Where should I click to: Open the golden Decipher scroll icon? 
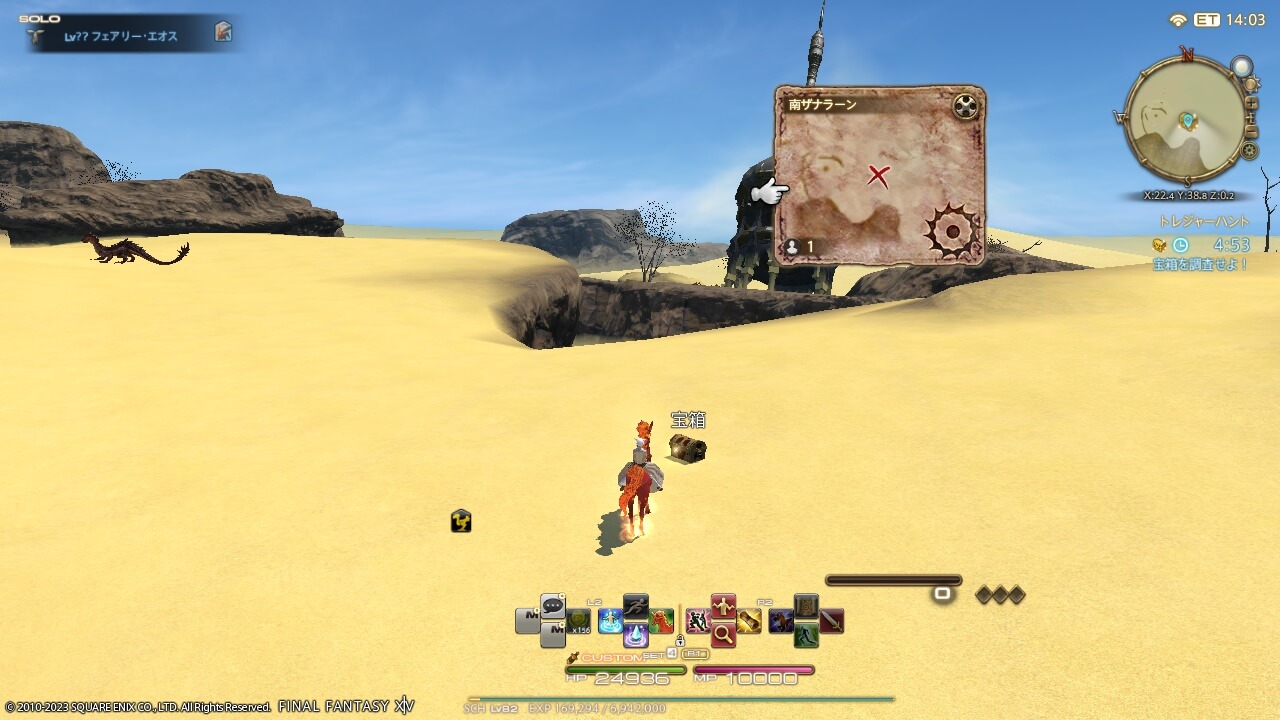(x=748, y=621)
